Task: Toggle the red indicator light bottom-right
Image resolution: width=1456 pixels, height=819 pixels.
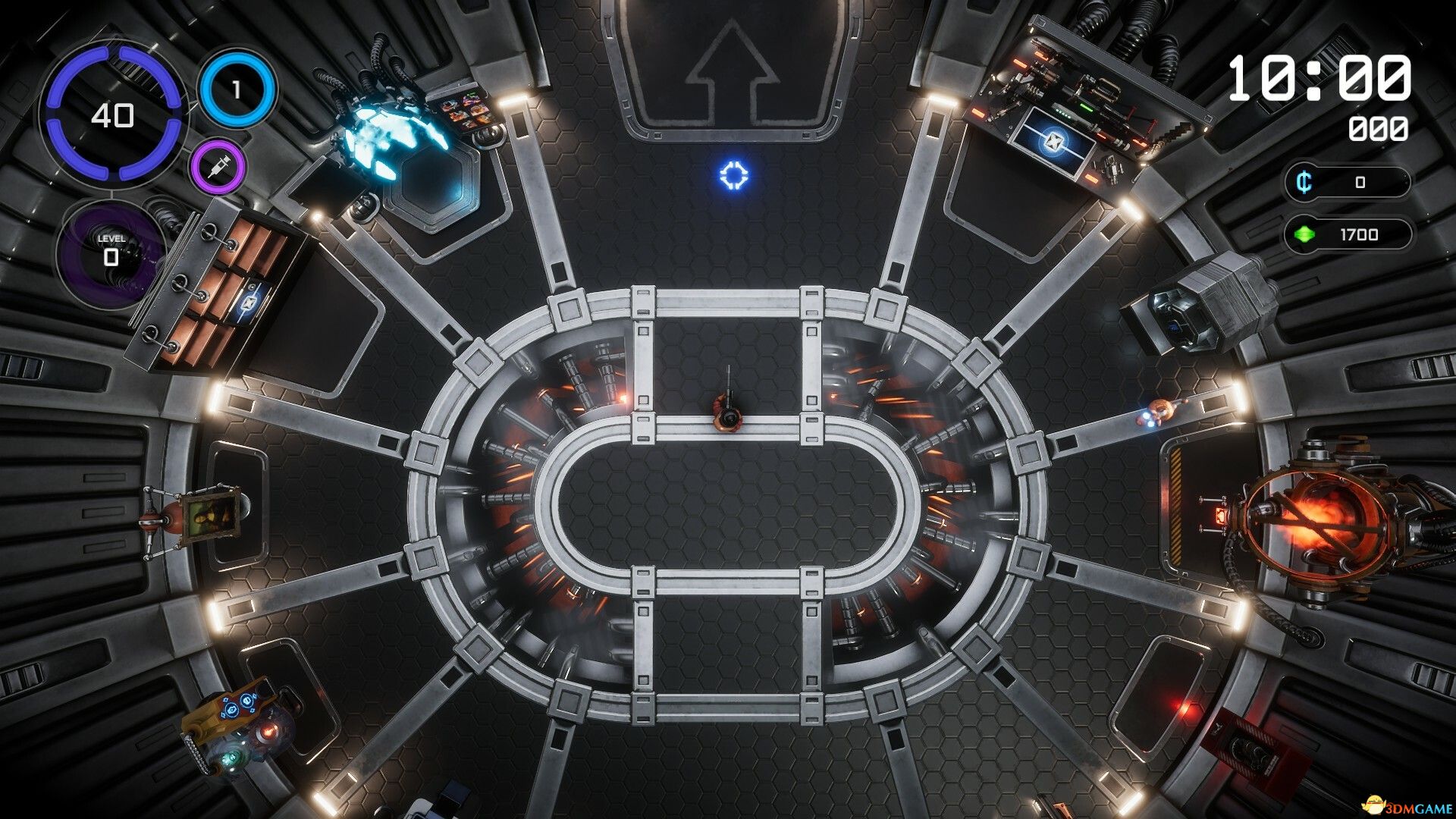Action: pyautogui.click(x=1185, y=708)
